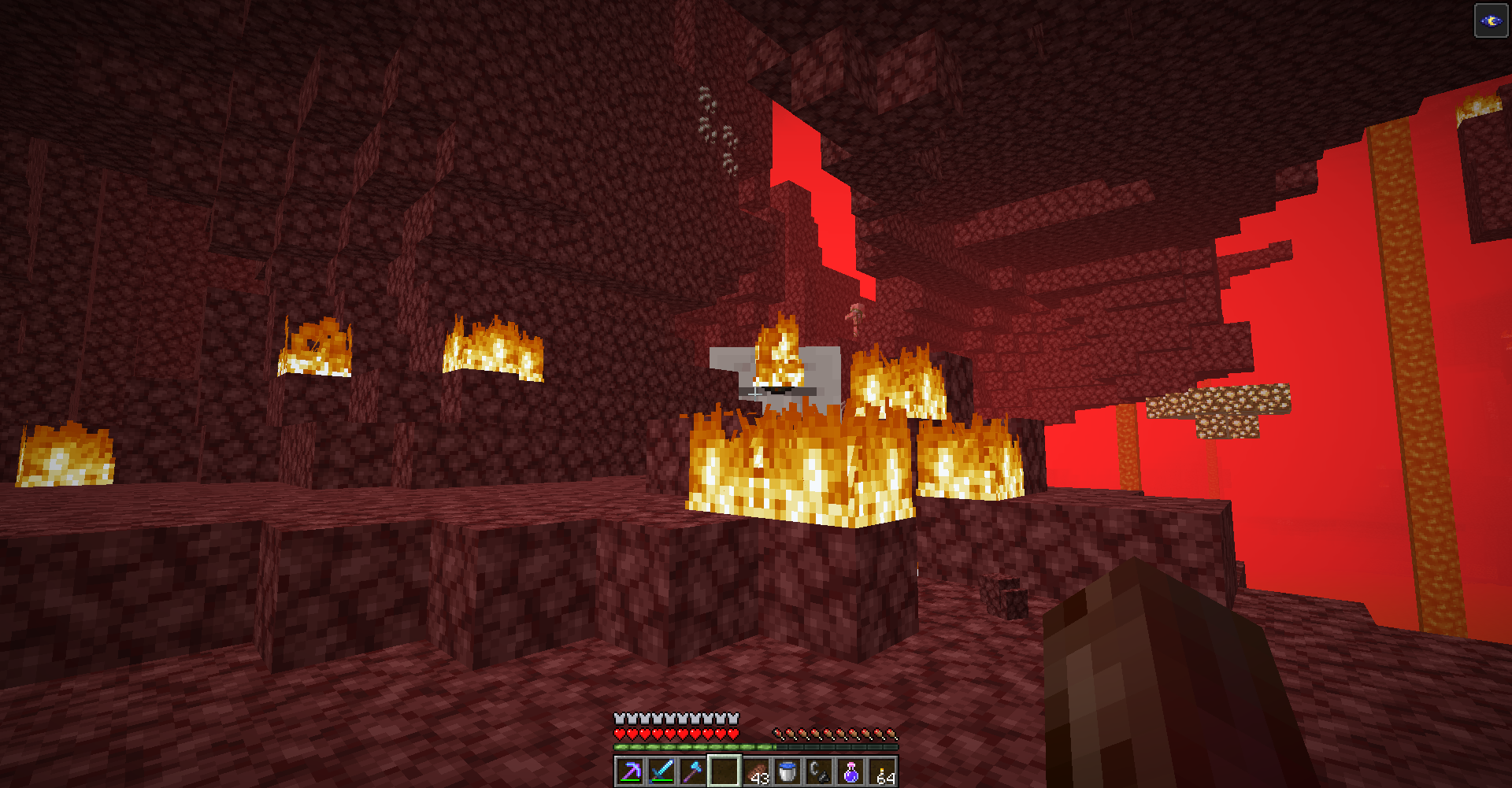Choose the diamond axe in the hotbar
The image size is (1512, 788).
pos(693,771)
